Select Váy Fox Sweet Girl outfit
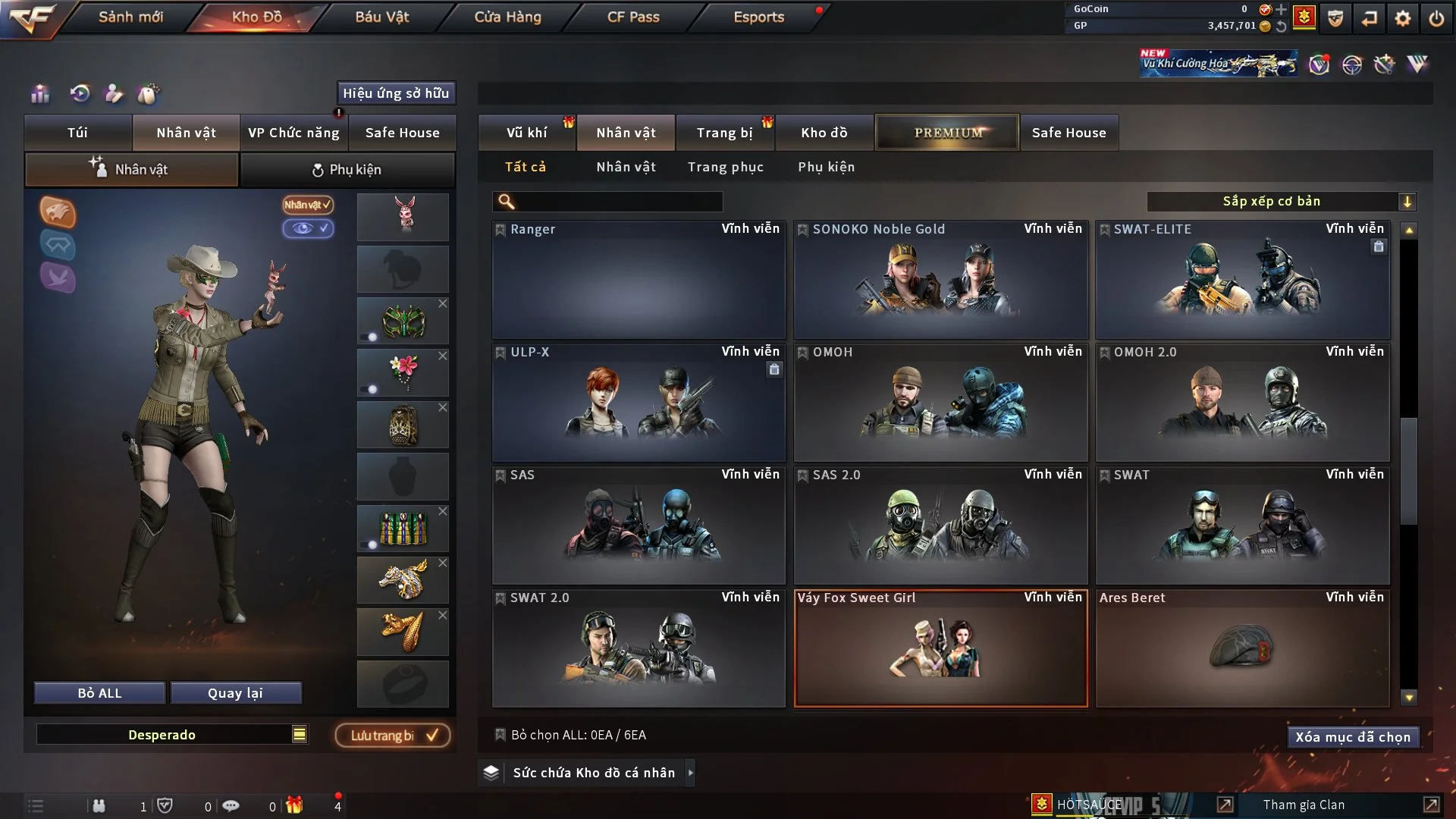The height and width of the screenshot is (819, 1456). tap(940, 648)
